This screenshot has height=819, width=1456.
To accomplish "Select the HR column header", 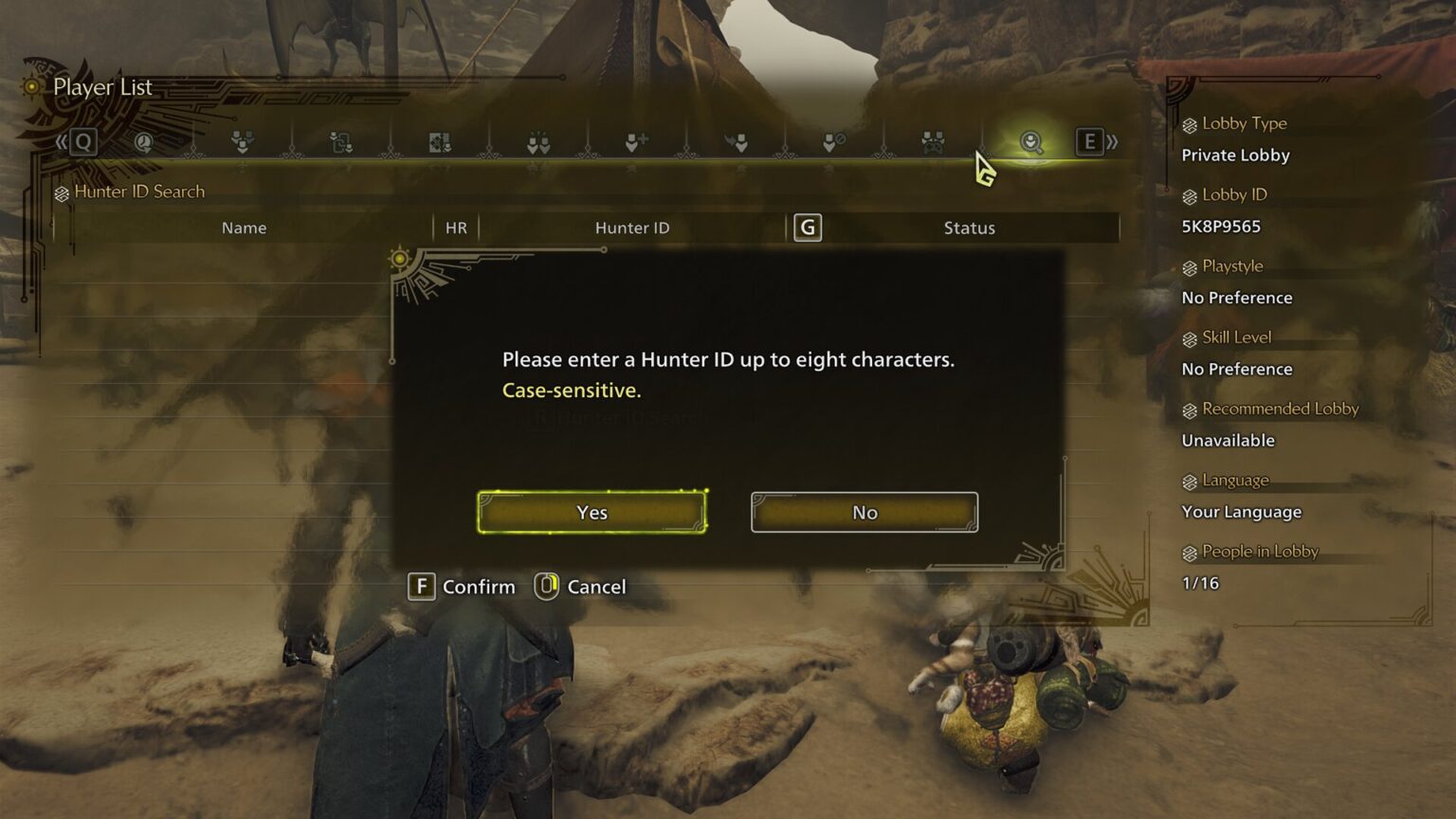I will pos(455,227).
